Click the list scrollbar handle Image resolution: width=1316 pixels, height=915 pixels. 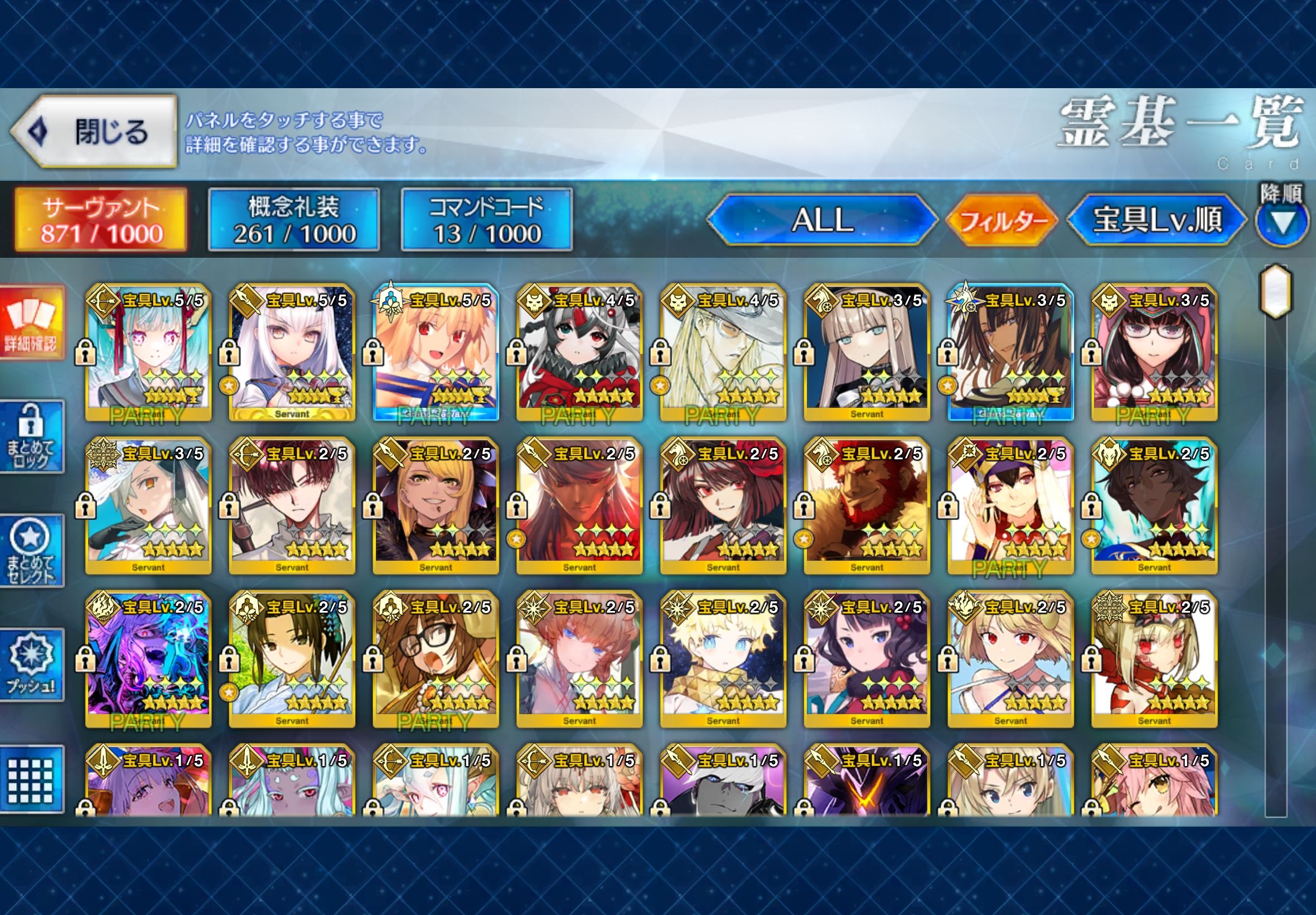tap(1275, 291)
